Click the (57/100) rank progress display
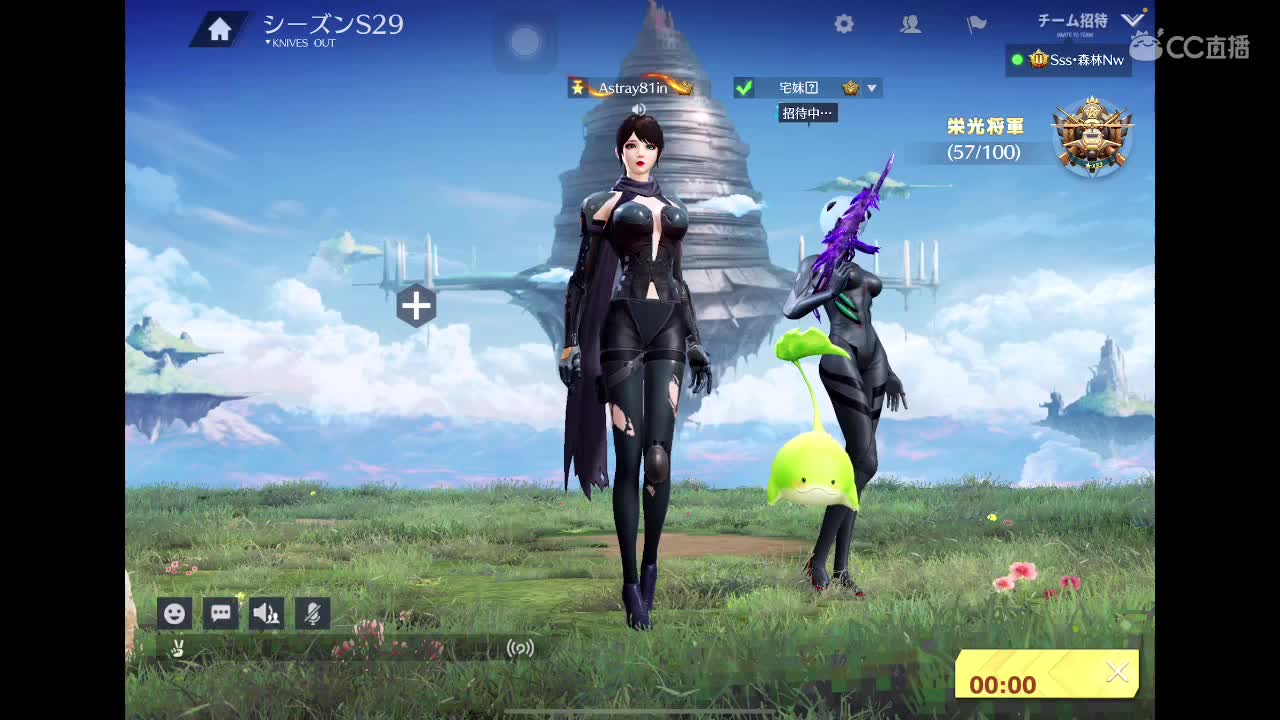The image size is (1280, 720). point(983,153)
